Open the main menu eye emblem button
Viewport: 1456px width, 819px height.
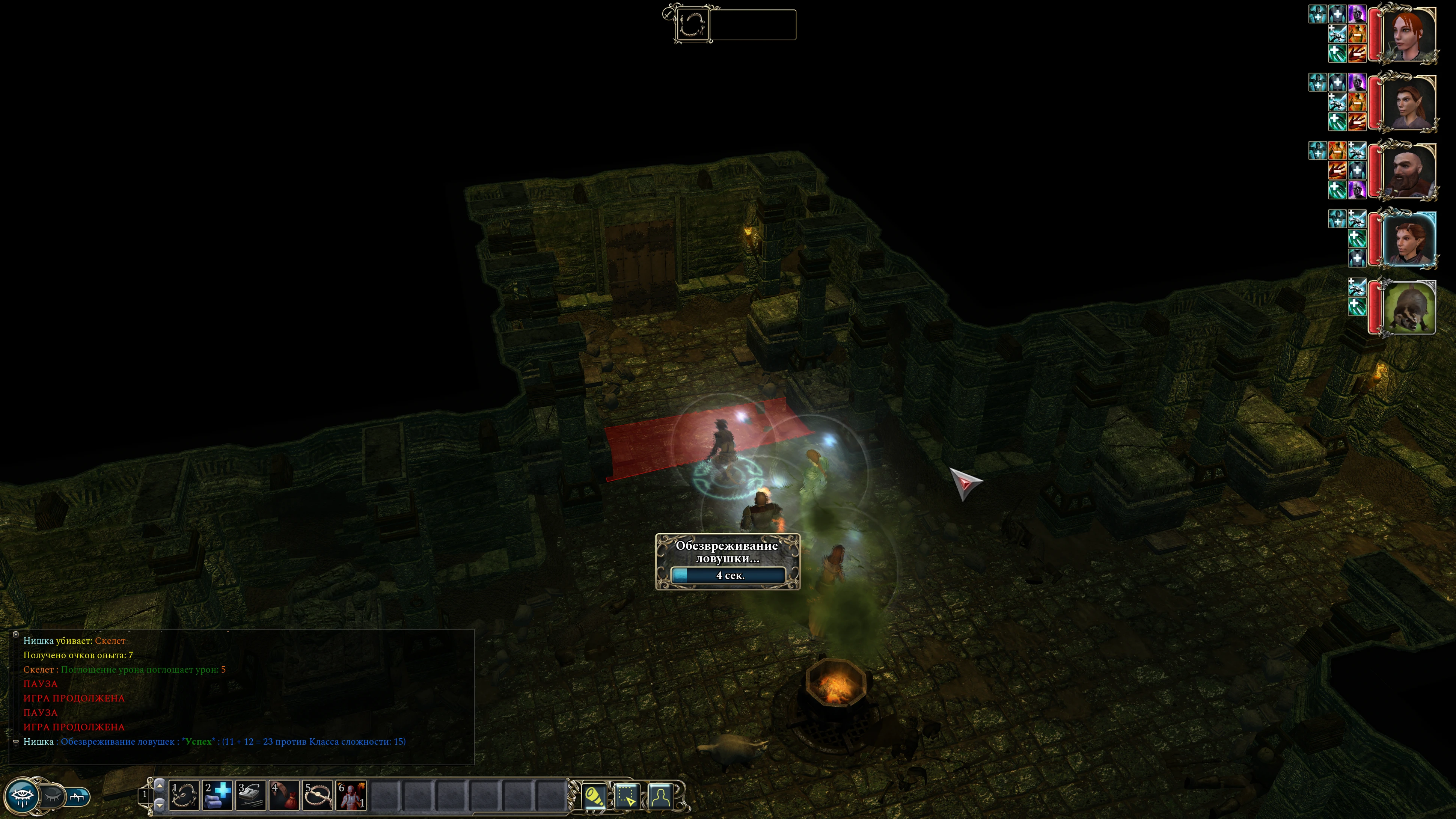(23, 796)
